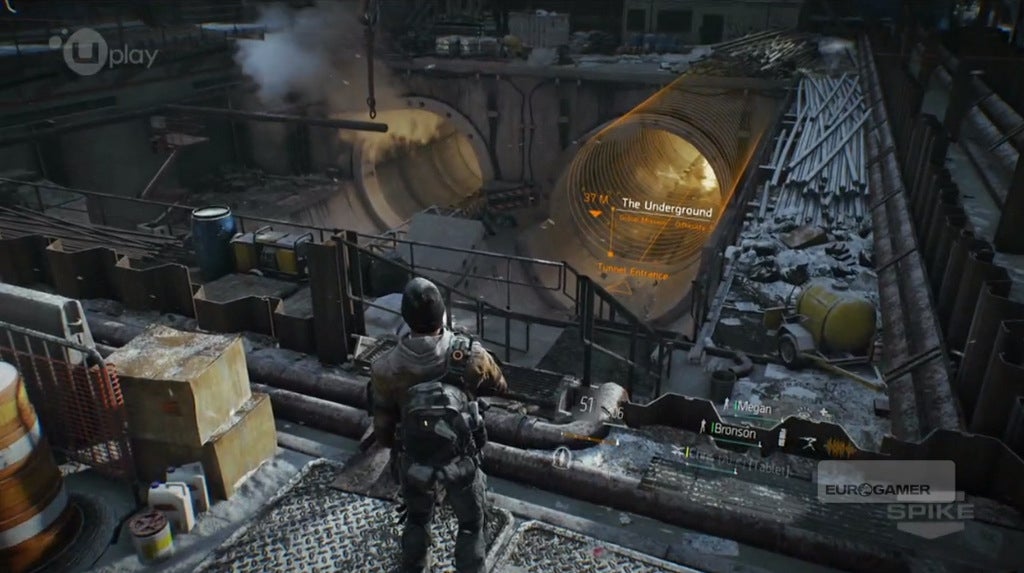
Task: Select The Underground mission marker
Action: click(667, 210)
